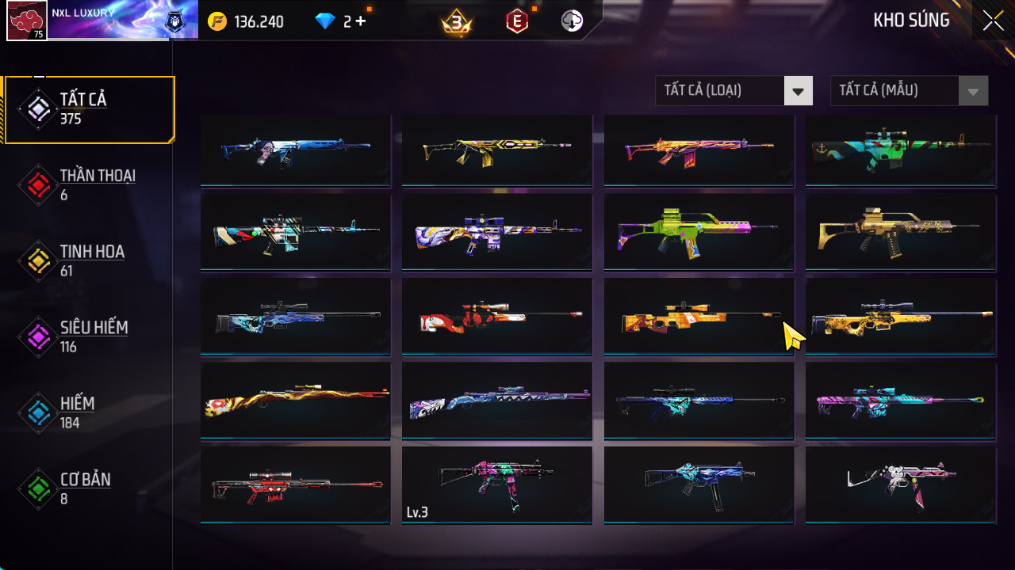This screenshot has width=1015, height=570.
Task: Choose the red and white sniper skin
Action: 496,317
